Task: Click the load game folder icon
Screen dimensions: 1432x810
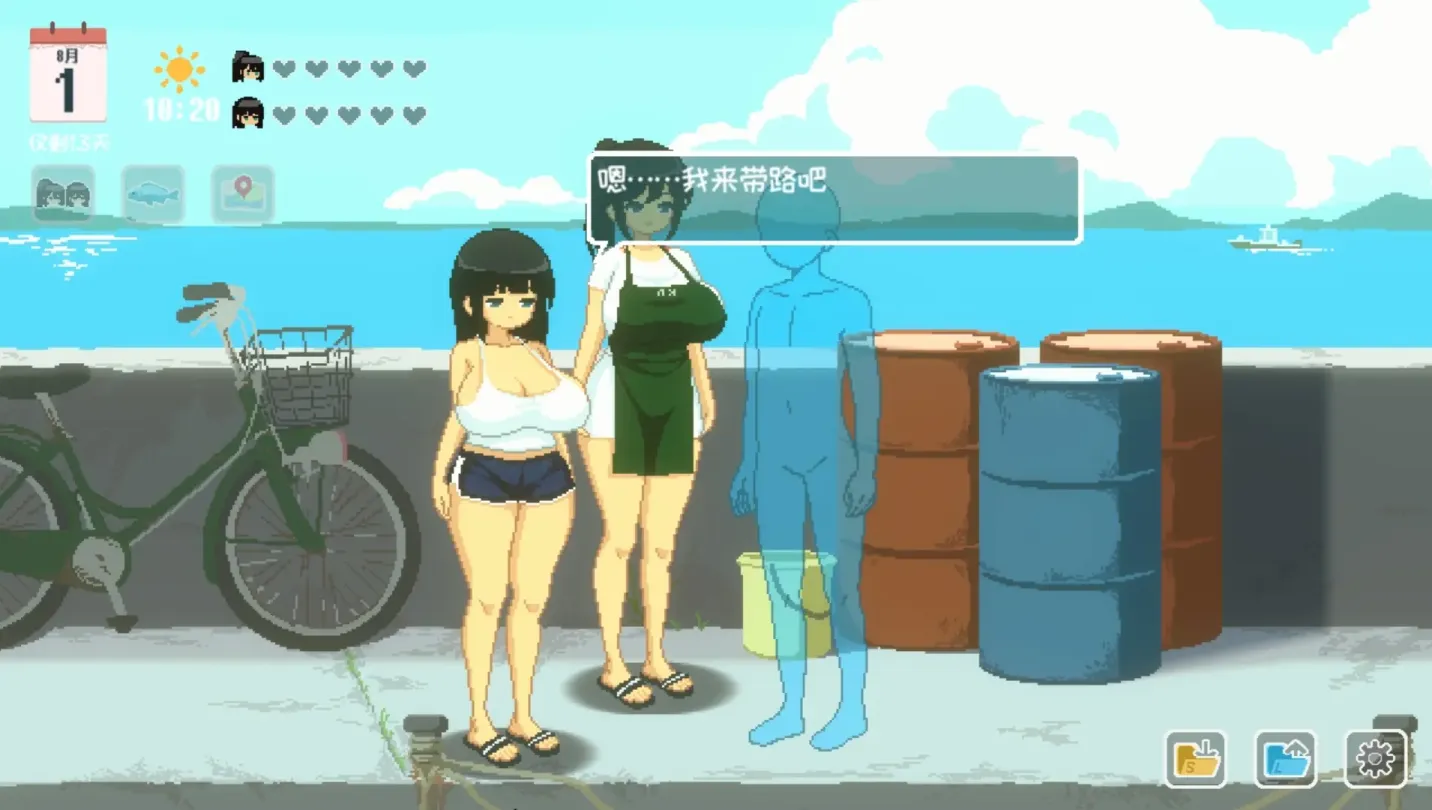Action: click(x=1287, y=758)
